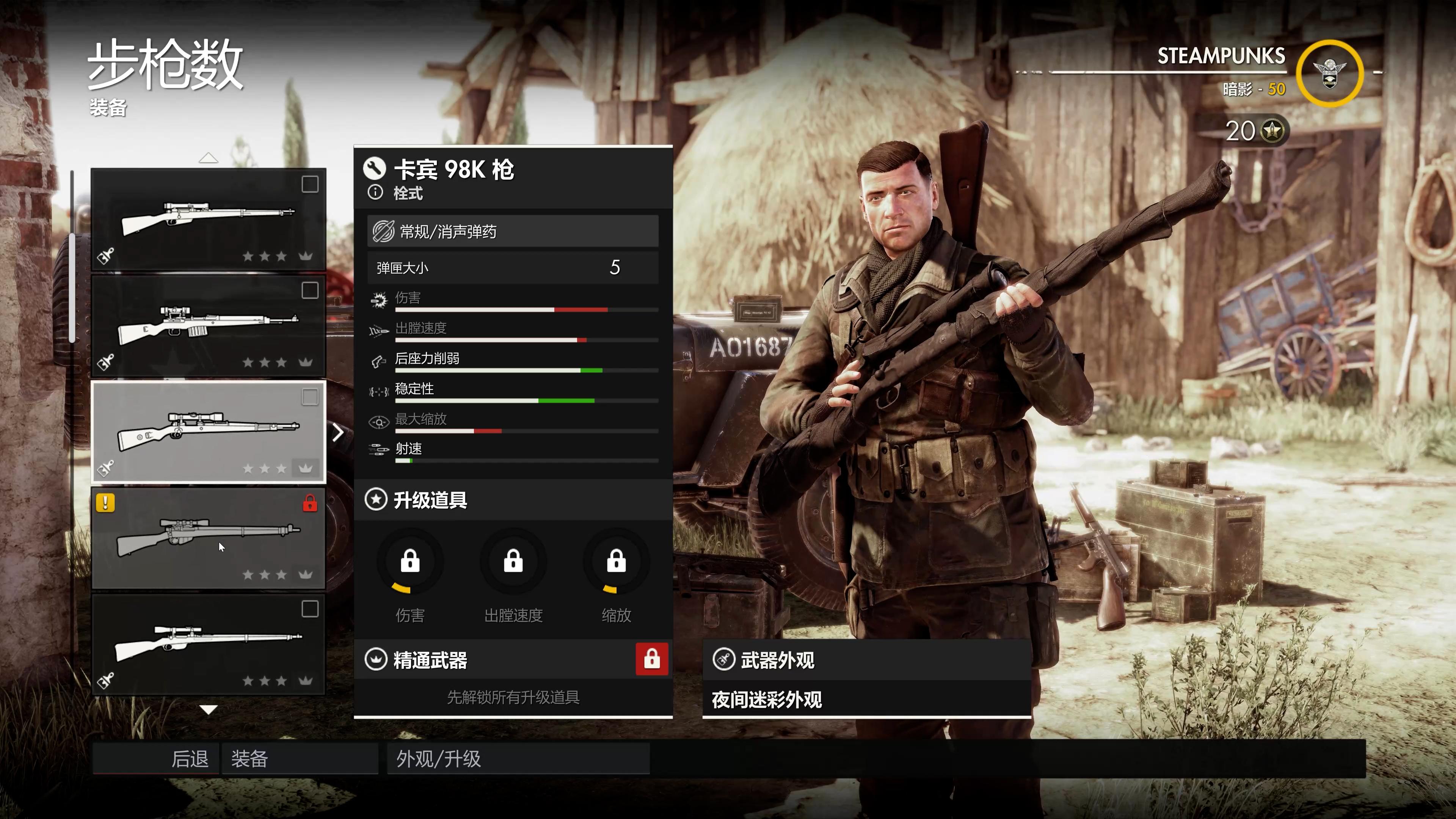
Task: Open the STEAMPUNKS player rank emblem
Action: point(1329,74)
